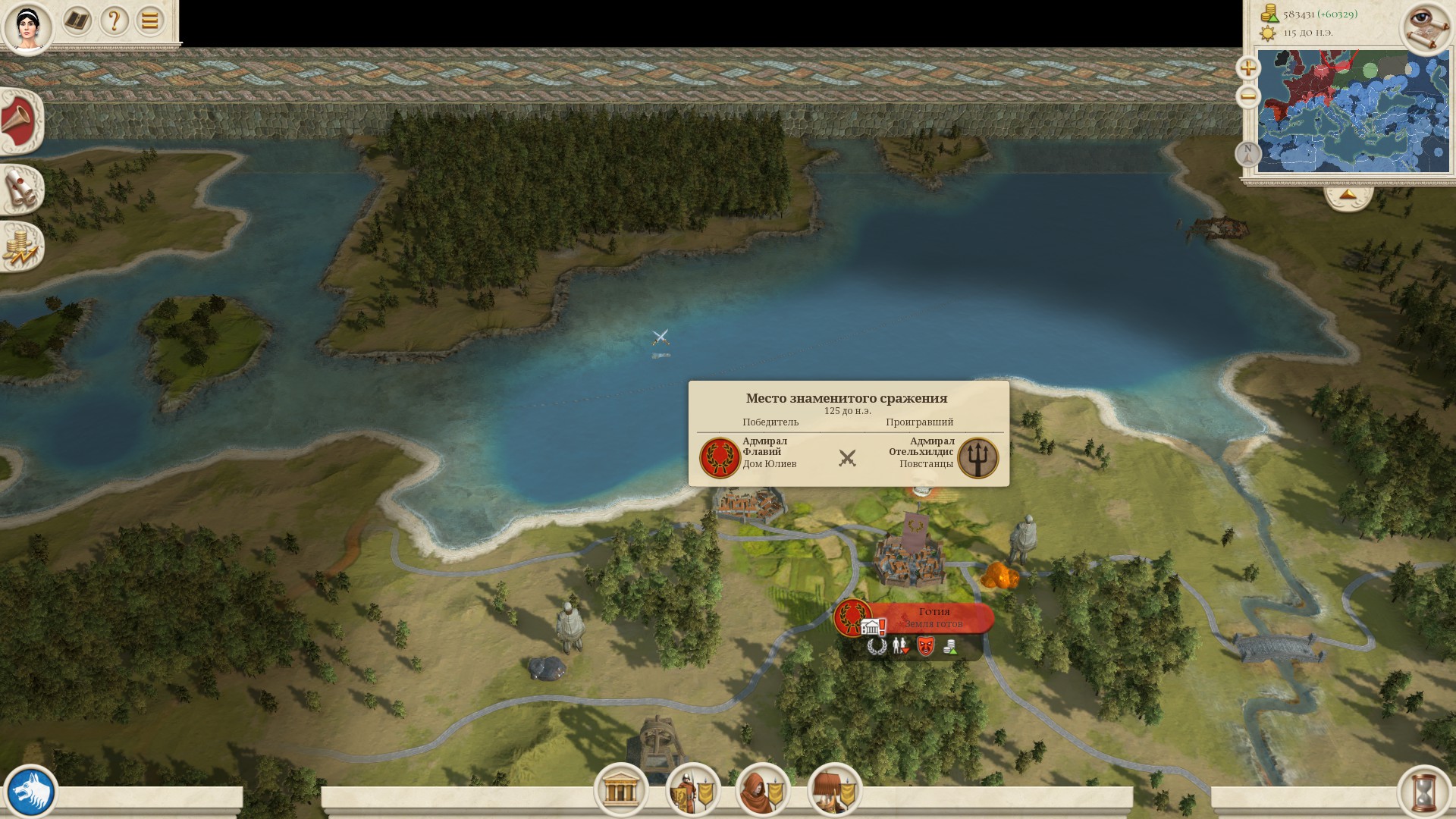Open the eye and scroll overview button
Viewport: 1456px width, 819px height.
click(1426, 27)
